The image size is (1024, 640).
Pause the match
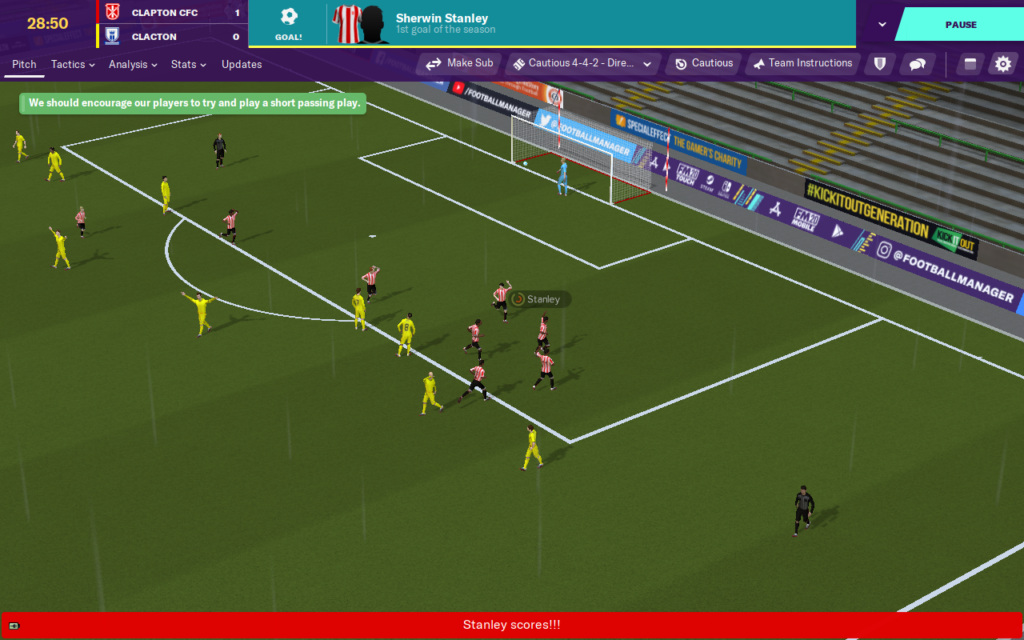pos(960,24)
